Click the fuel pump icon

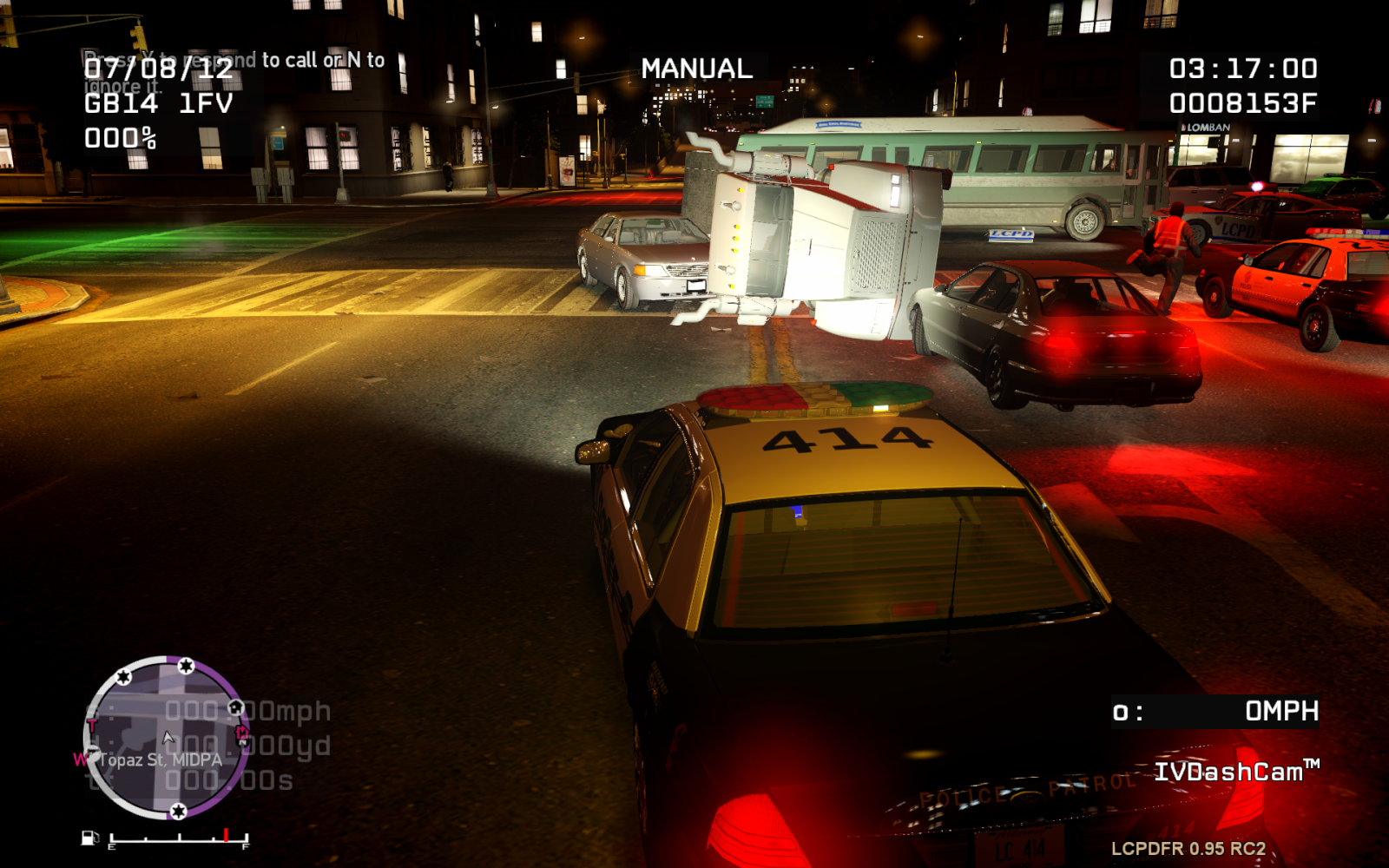click(x=89, y=838)
